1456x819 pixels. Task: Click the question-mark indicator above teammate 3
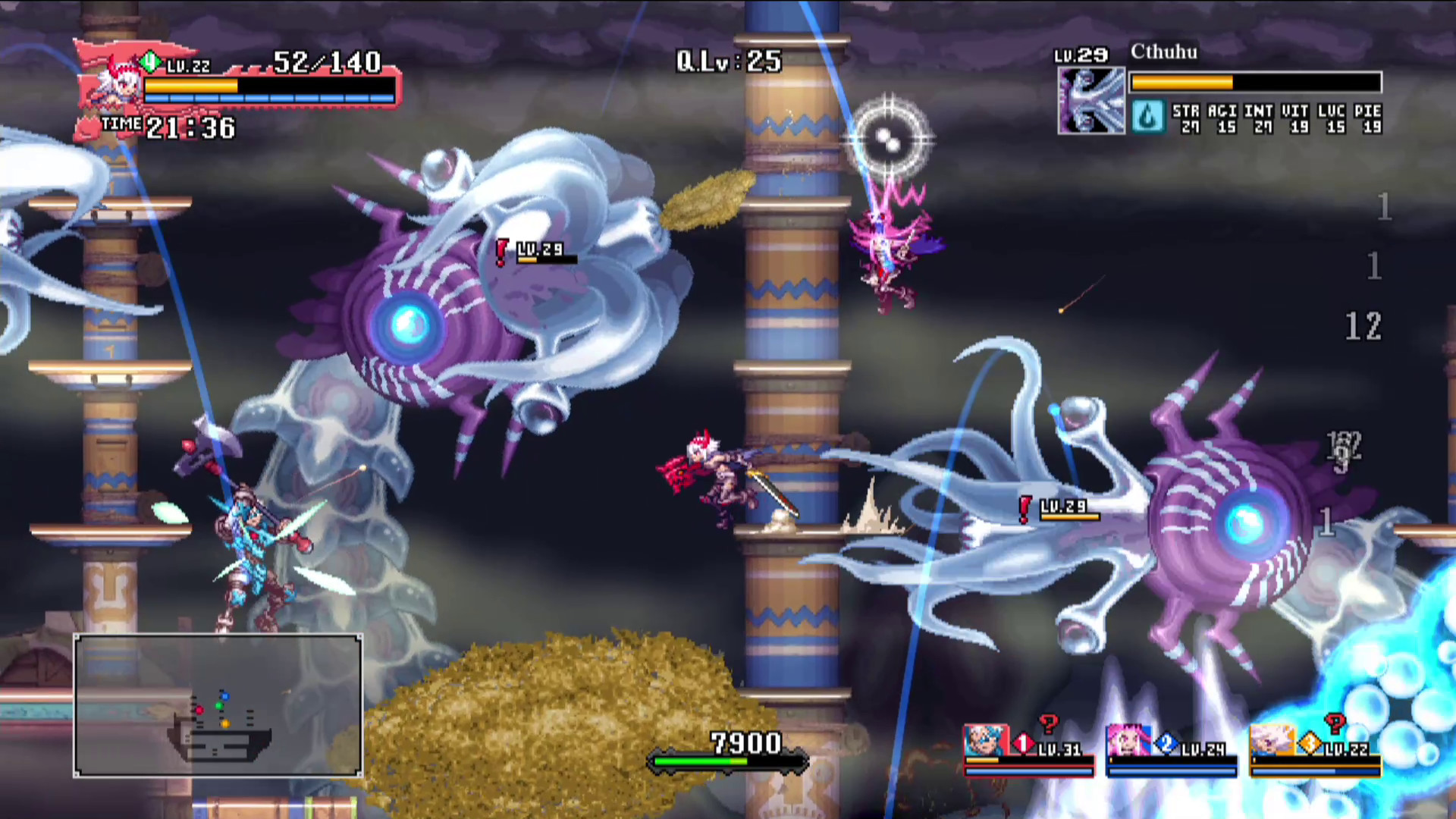(1335, 723)
